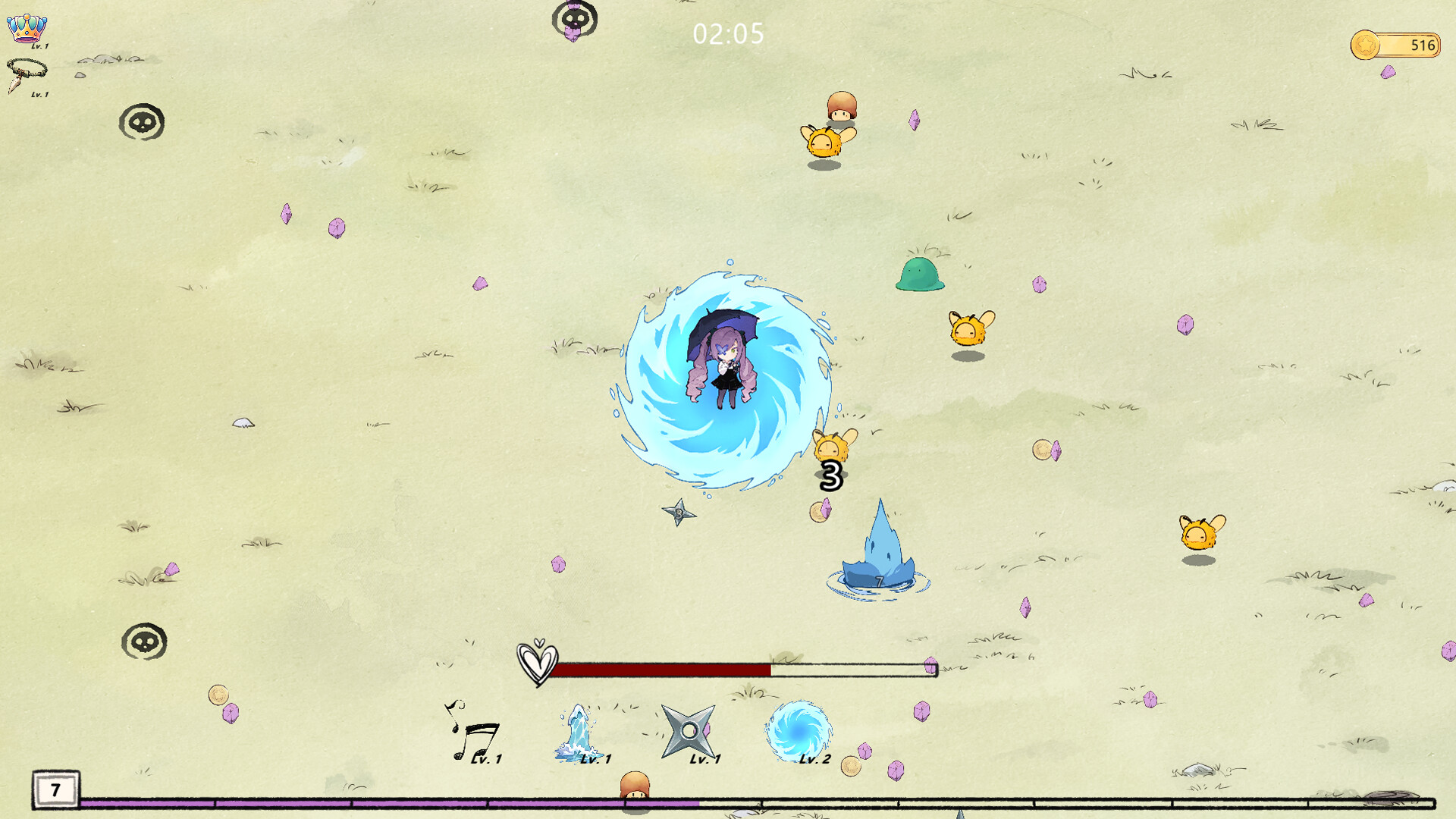Screen dimensions: 1456x819
Task: Click the level 7 indicator box
Action: click(x=55, y=790)
